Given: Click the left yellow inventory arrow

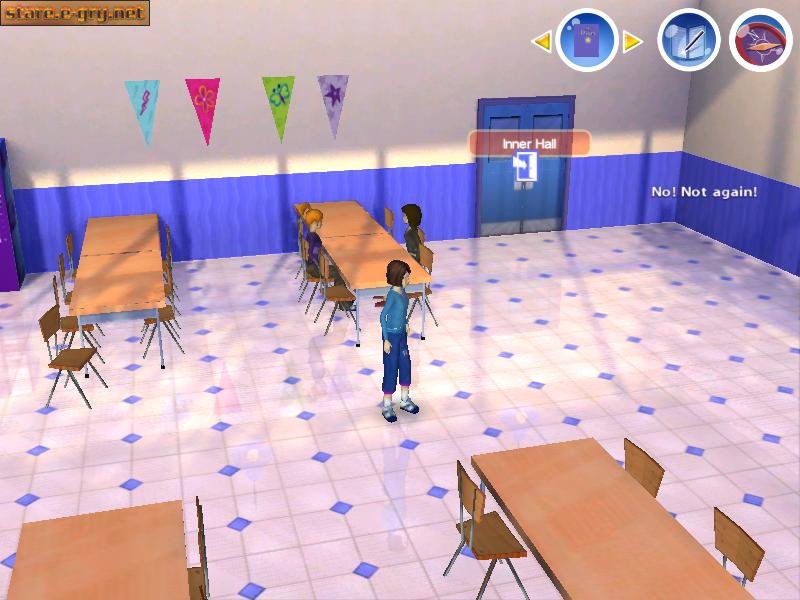Looking at the screenshot, I should point(541,41).
